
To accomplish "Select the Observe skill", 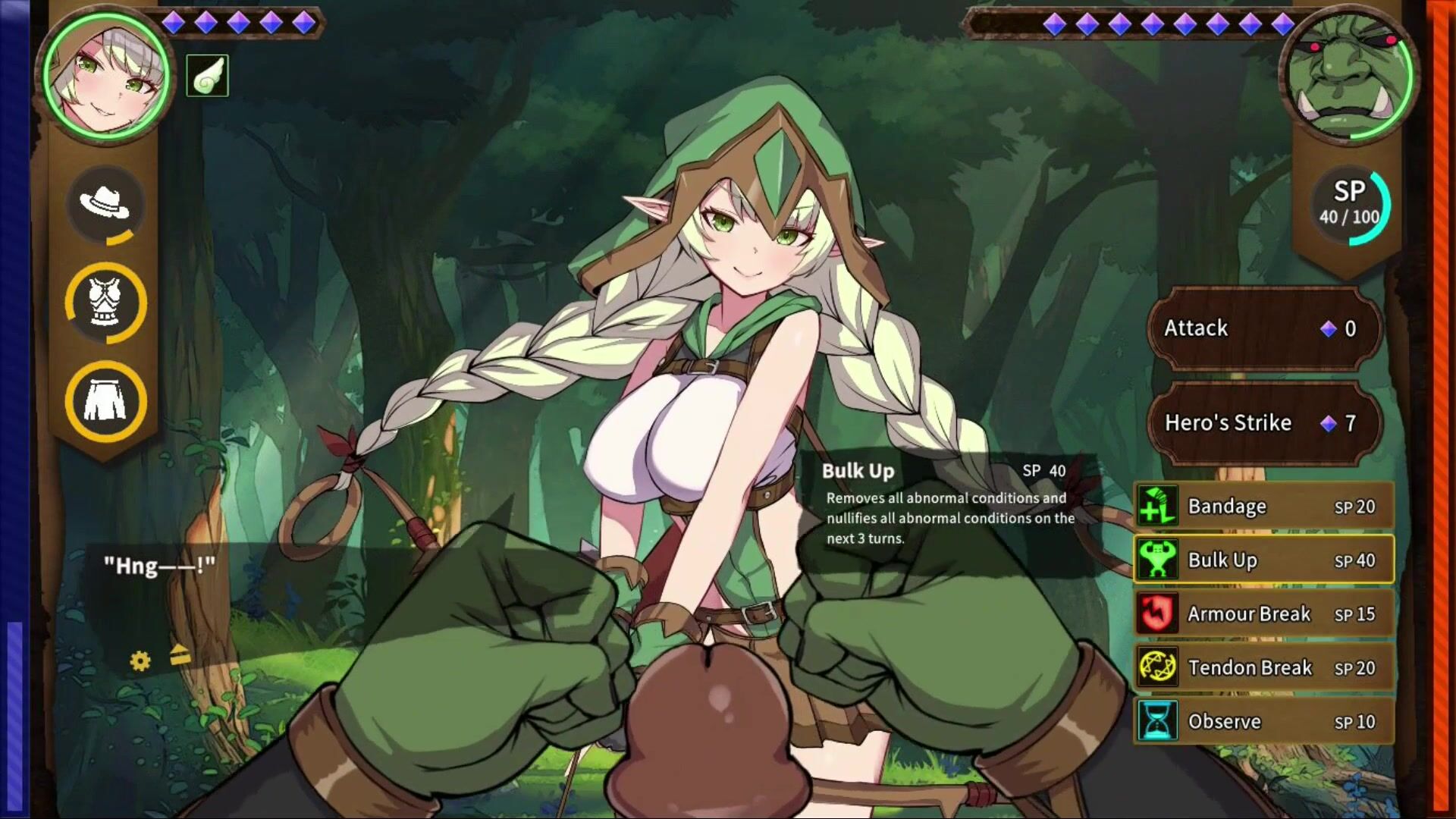I will 1263,722.
